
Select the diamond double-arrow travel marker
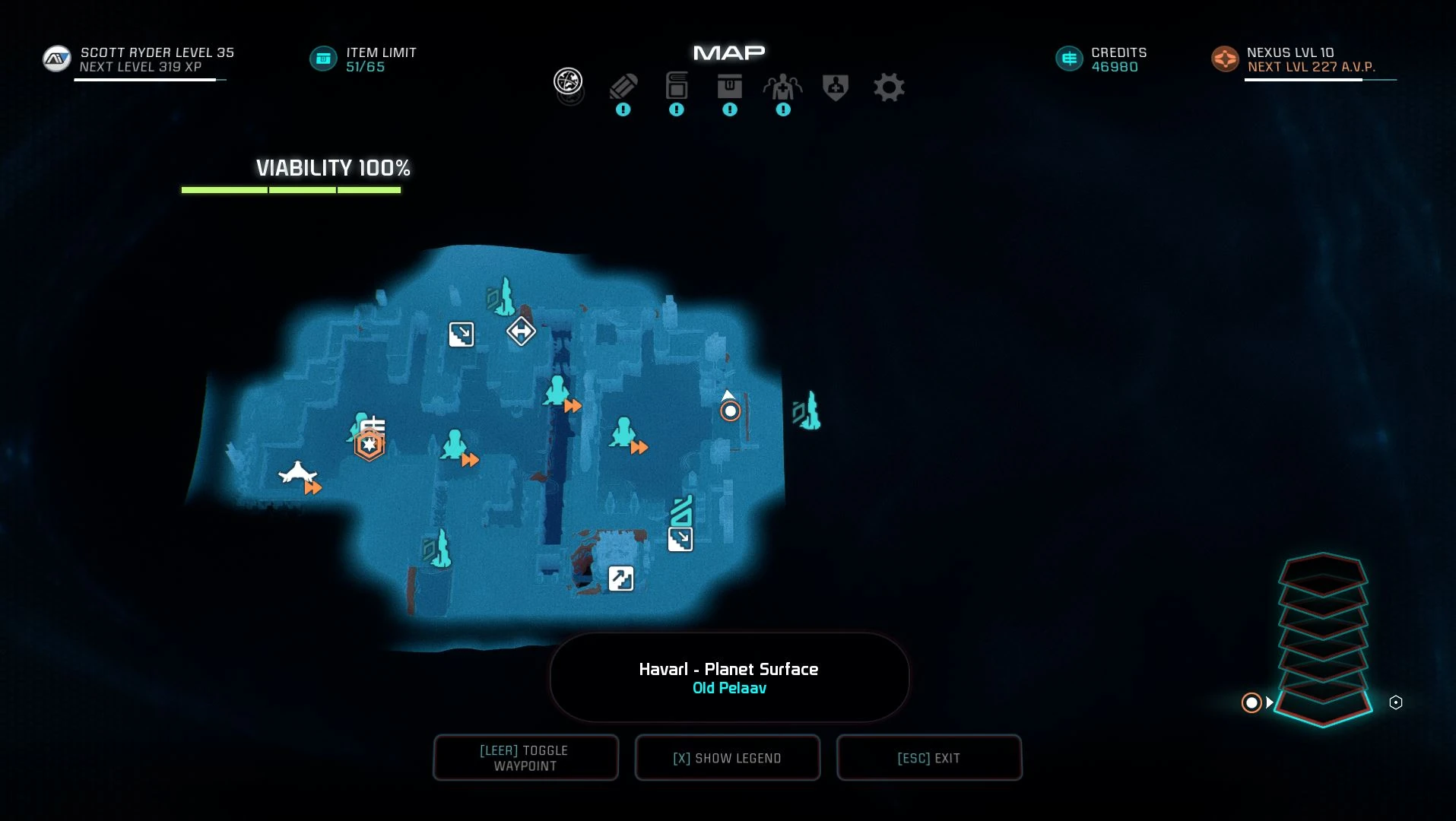521,331
